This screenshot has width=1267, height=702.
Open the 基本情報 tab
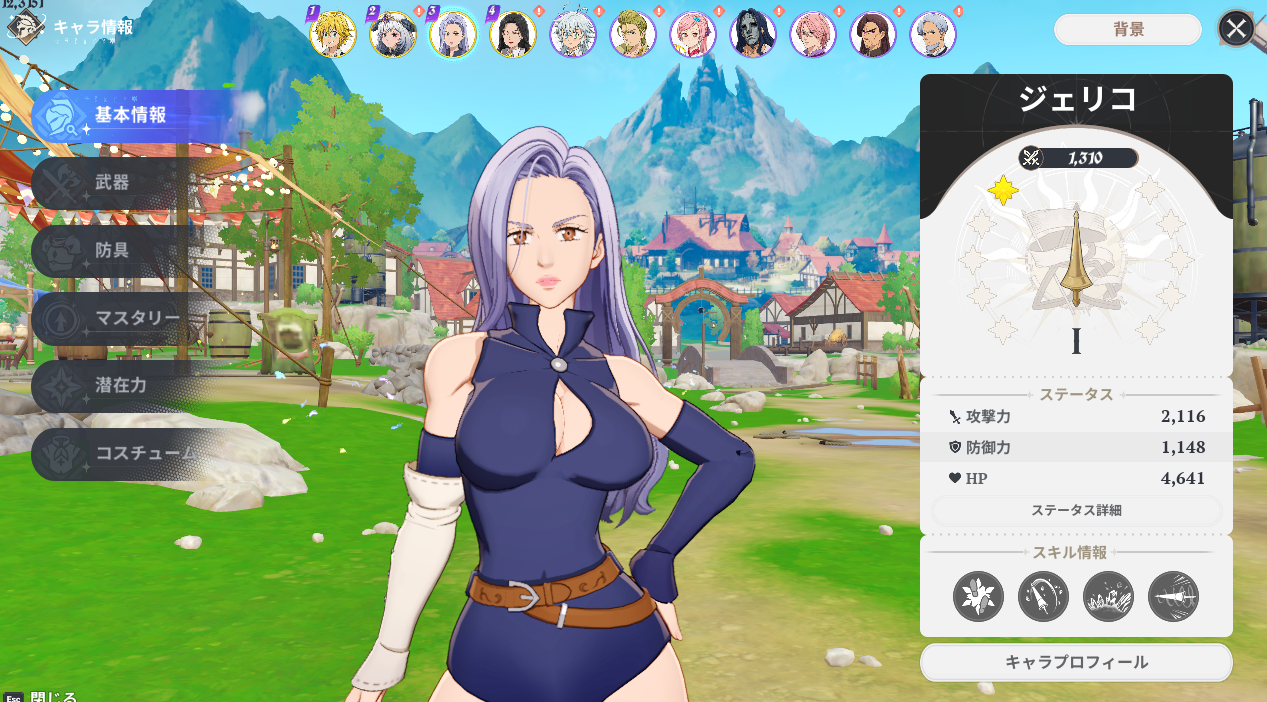coord(130,115)
